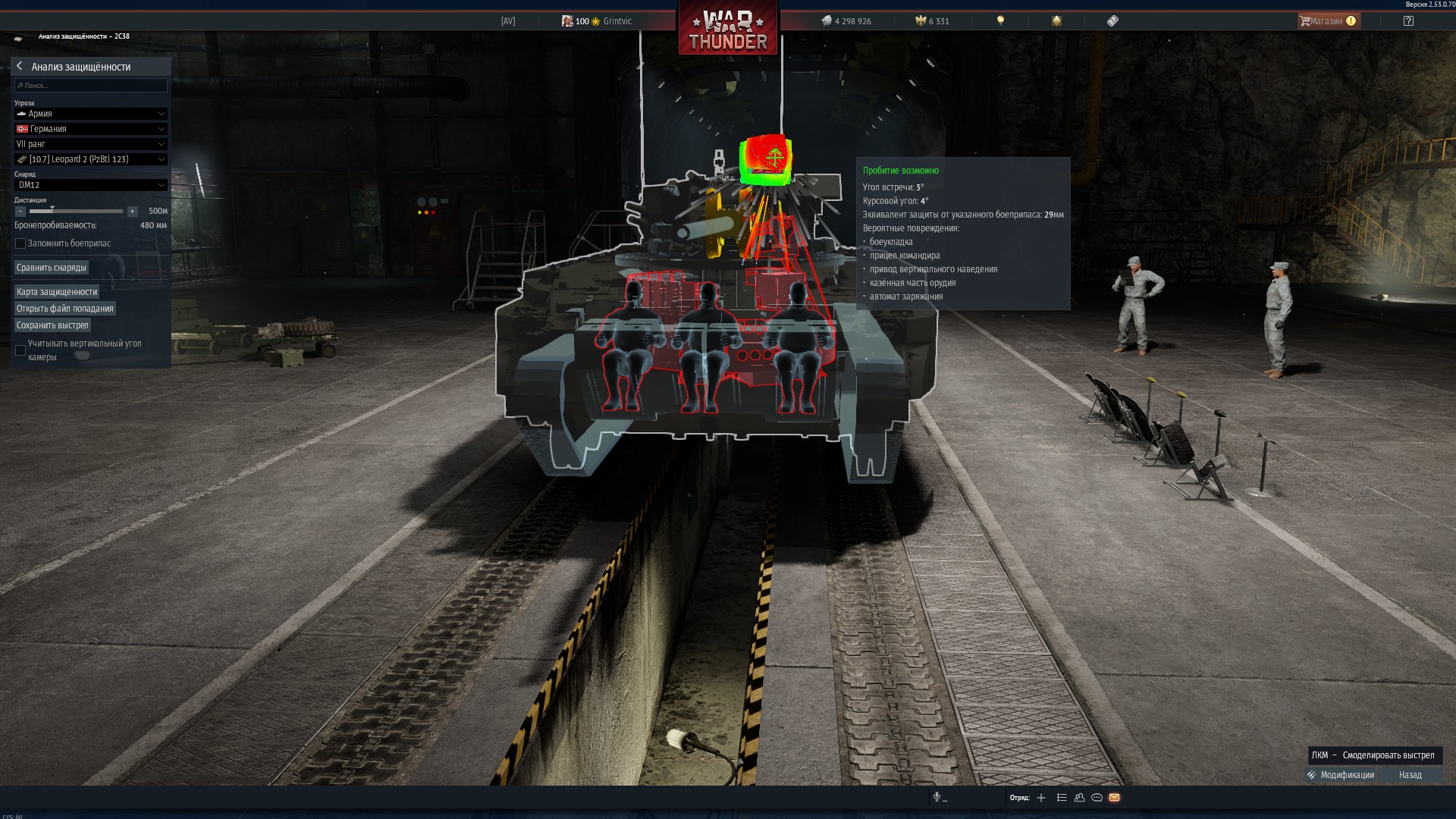Click the search field in the analysis panel
The width and height of the screenshot is (1456, 819).
(91, 86)
